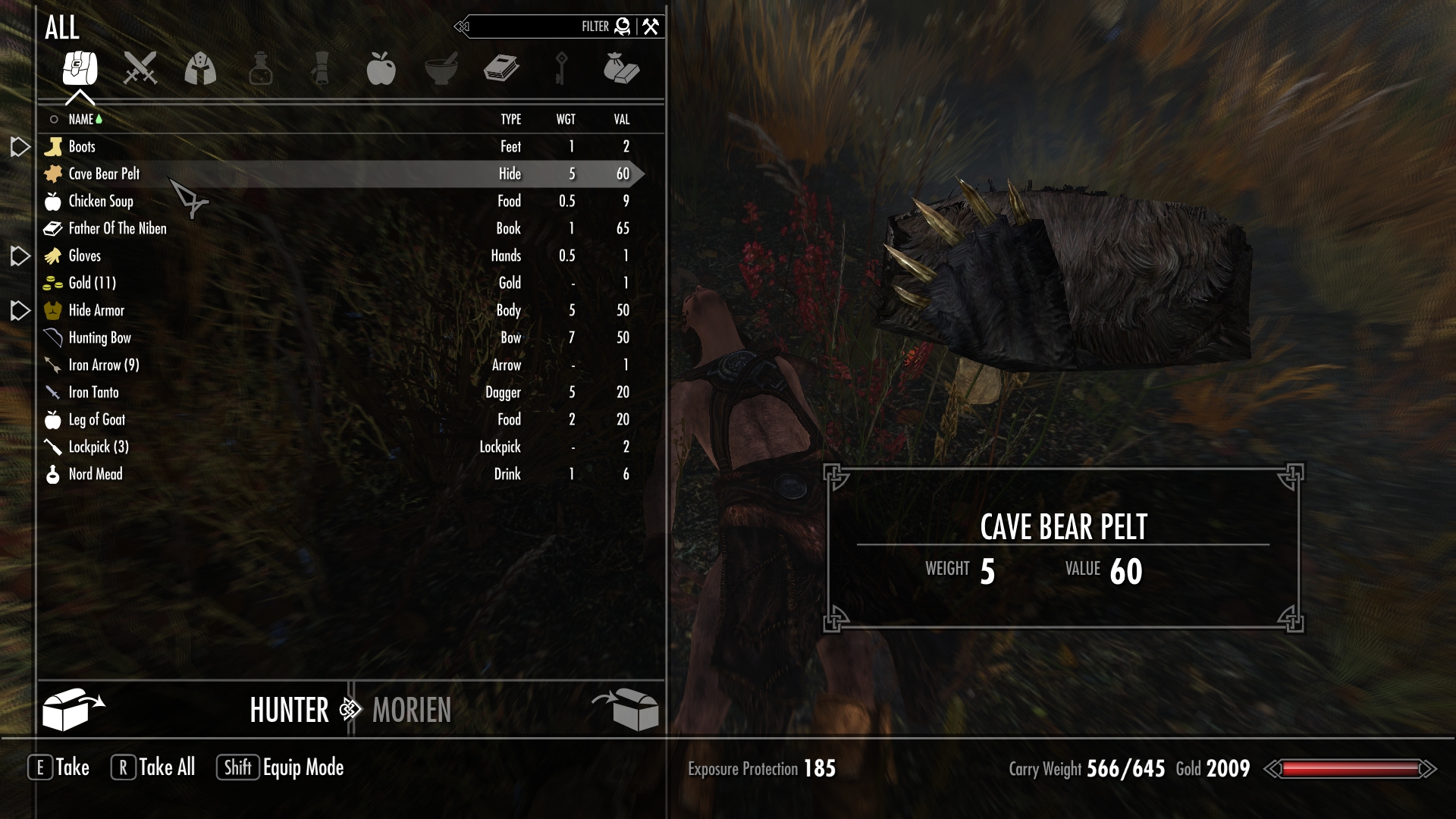Switch to the misc items tab
This screenshot has width=1456, height=819.
pyautogui.click(x=621, y=68)
